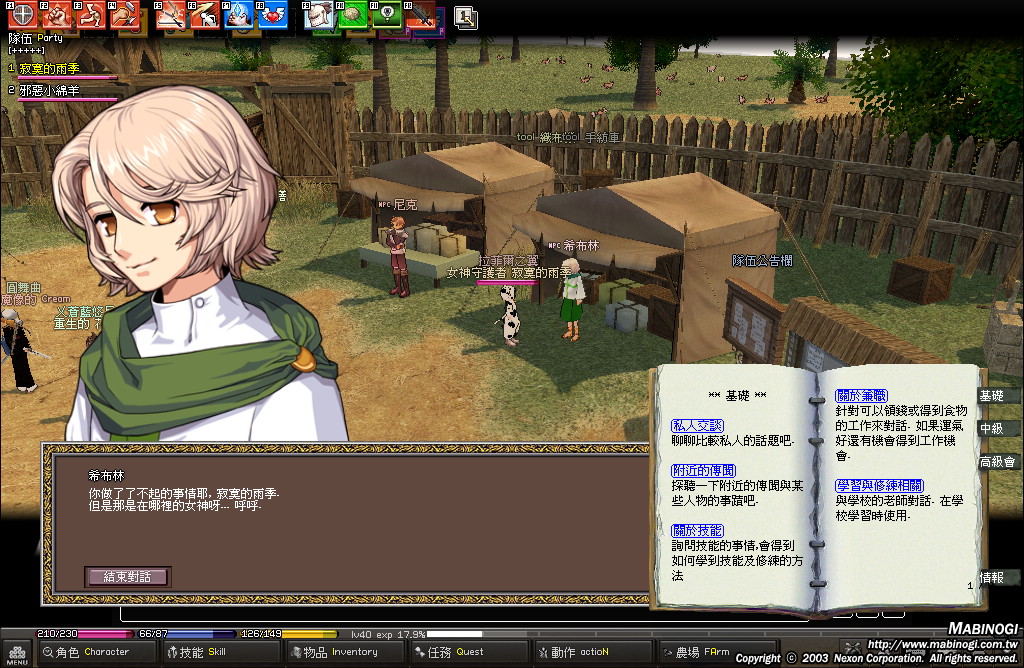Viewport: 1024px width, 668px height.
Task: Select the 附近的傳聞 keyword
Action: pyautogui.click(x=703, y=470)
